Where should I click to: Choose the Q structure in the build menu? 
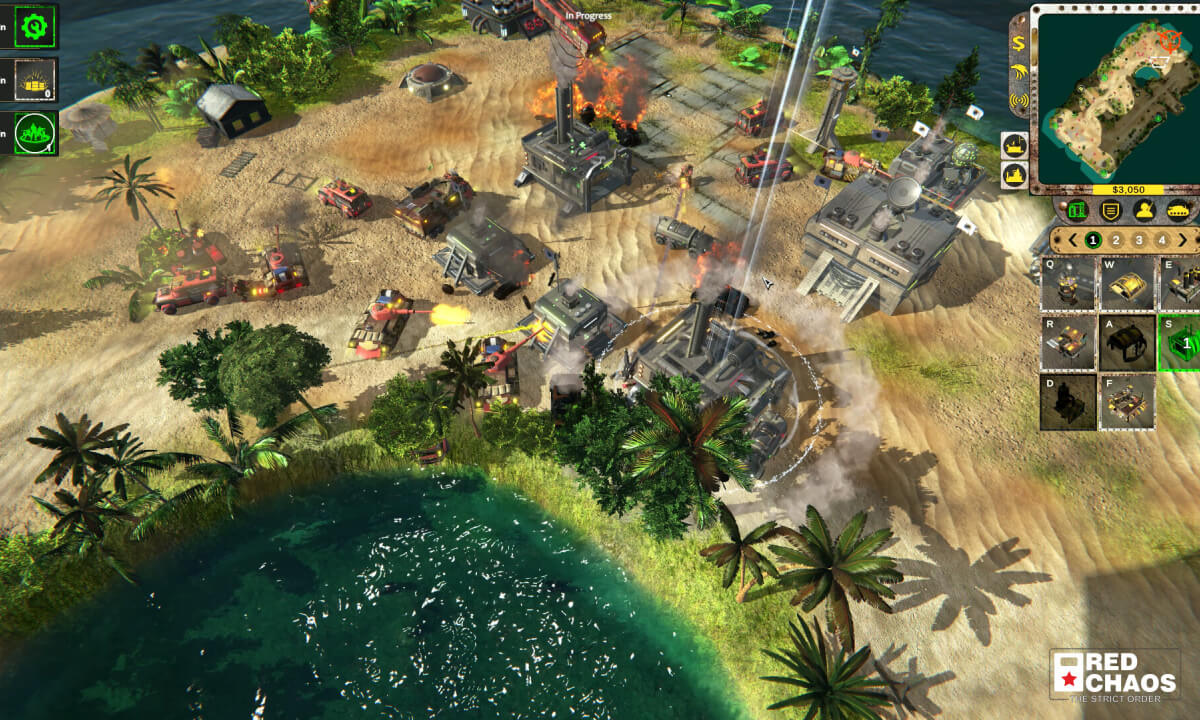pos(1068,284)
